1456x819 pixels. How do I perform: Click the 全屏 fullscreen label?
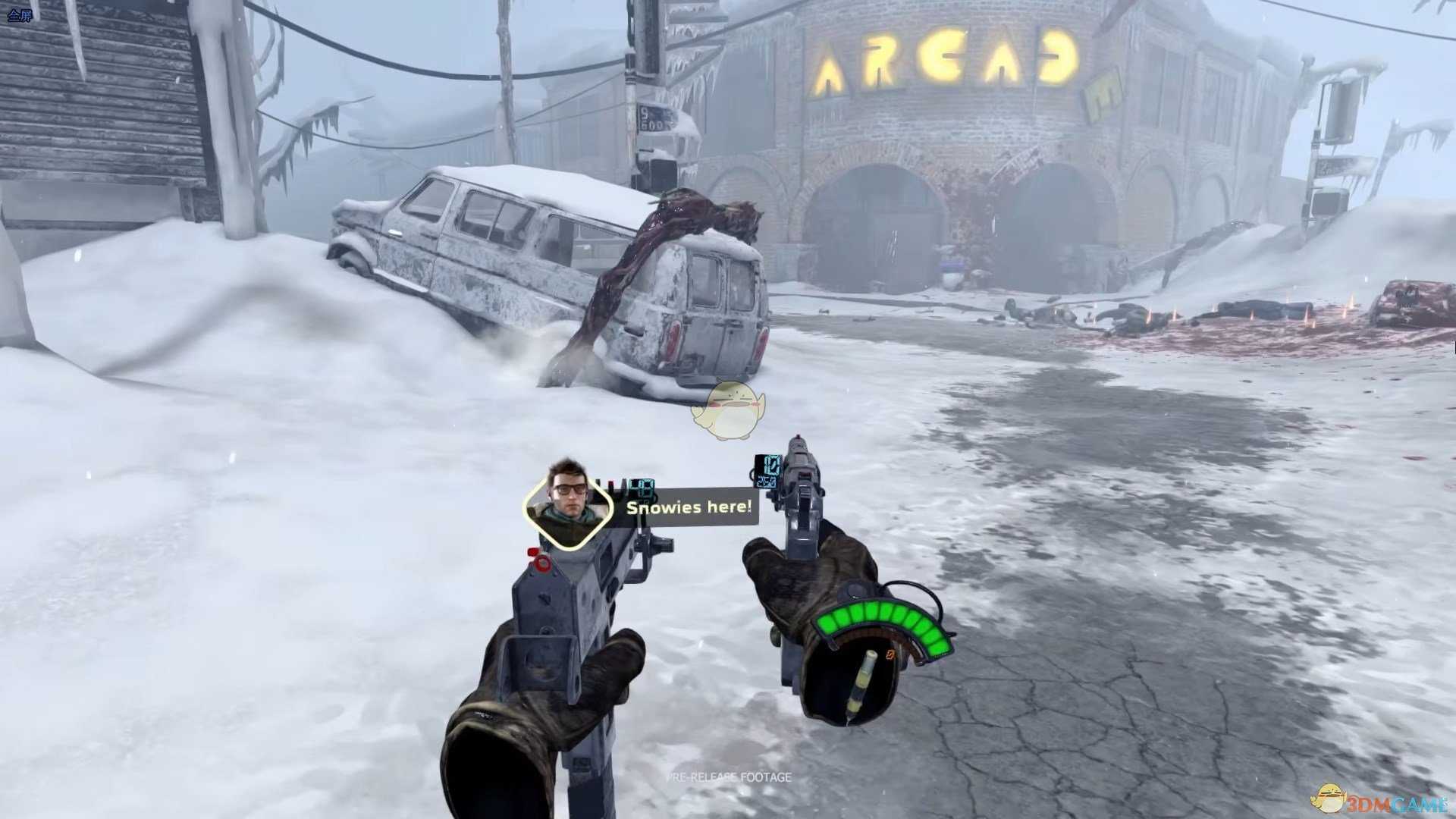tap(20, 15)
